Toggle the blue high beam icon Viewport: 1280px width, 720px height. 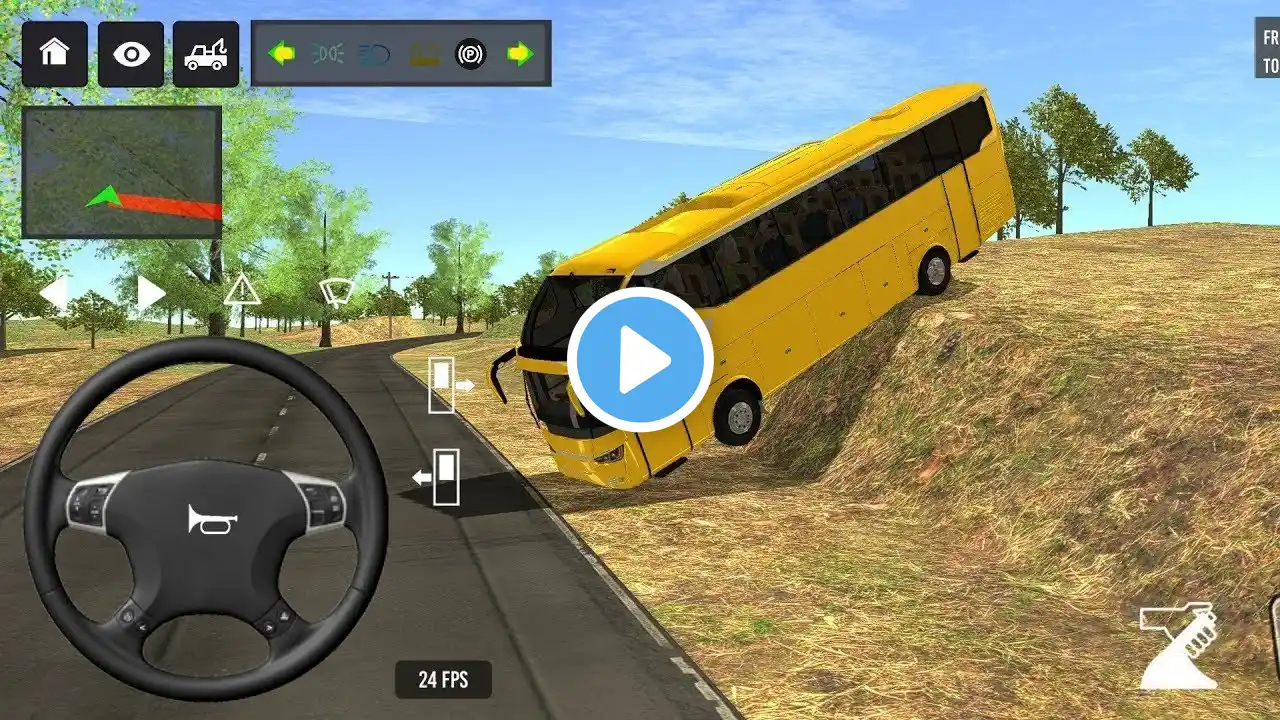click(x=375, y=54)
